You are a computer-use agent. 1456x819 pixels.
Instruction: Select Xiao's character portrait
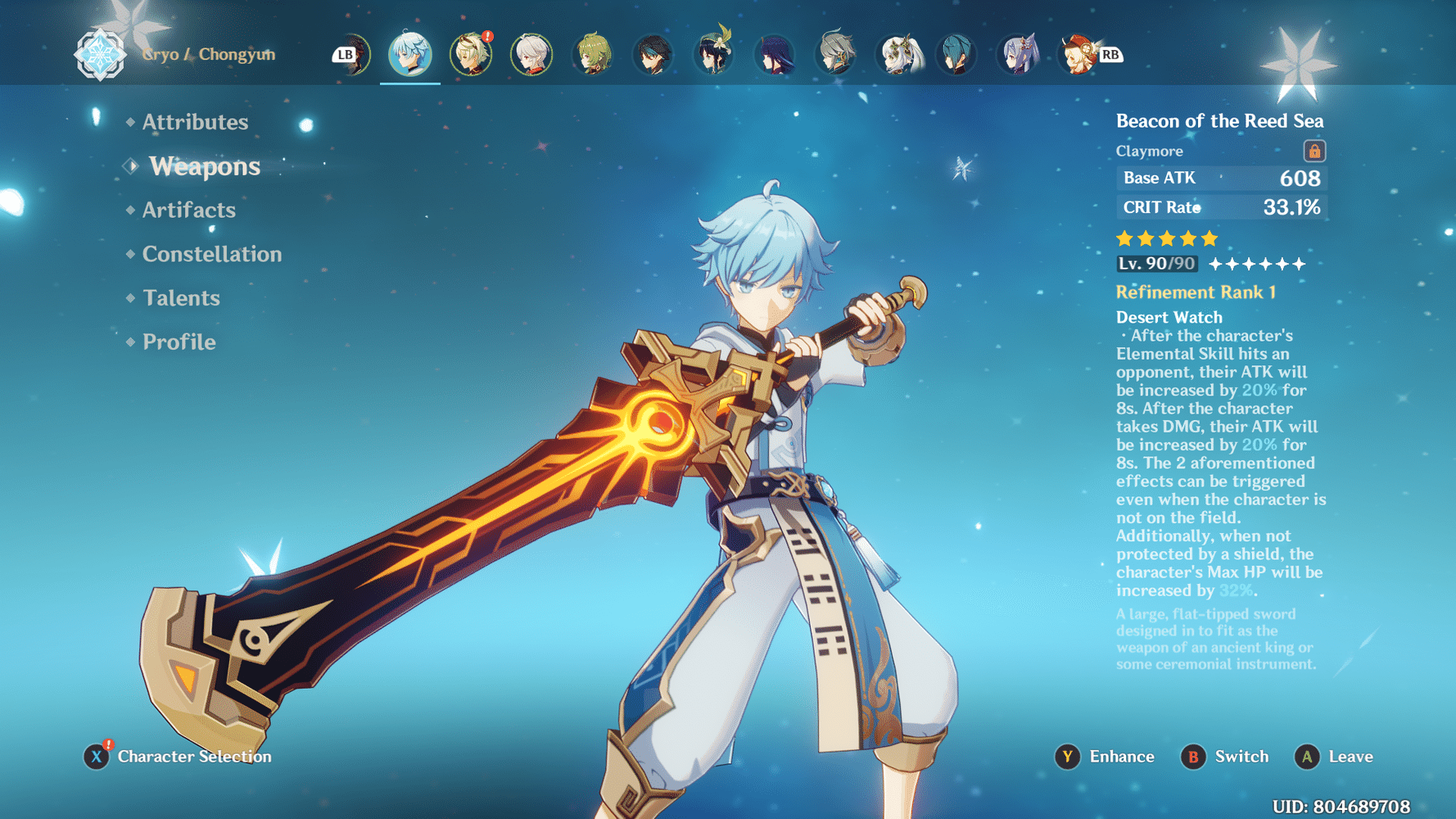(x=653, y=54)
